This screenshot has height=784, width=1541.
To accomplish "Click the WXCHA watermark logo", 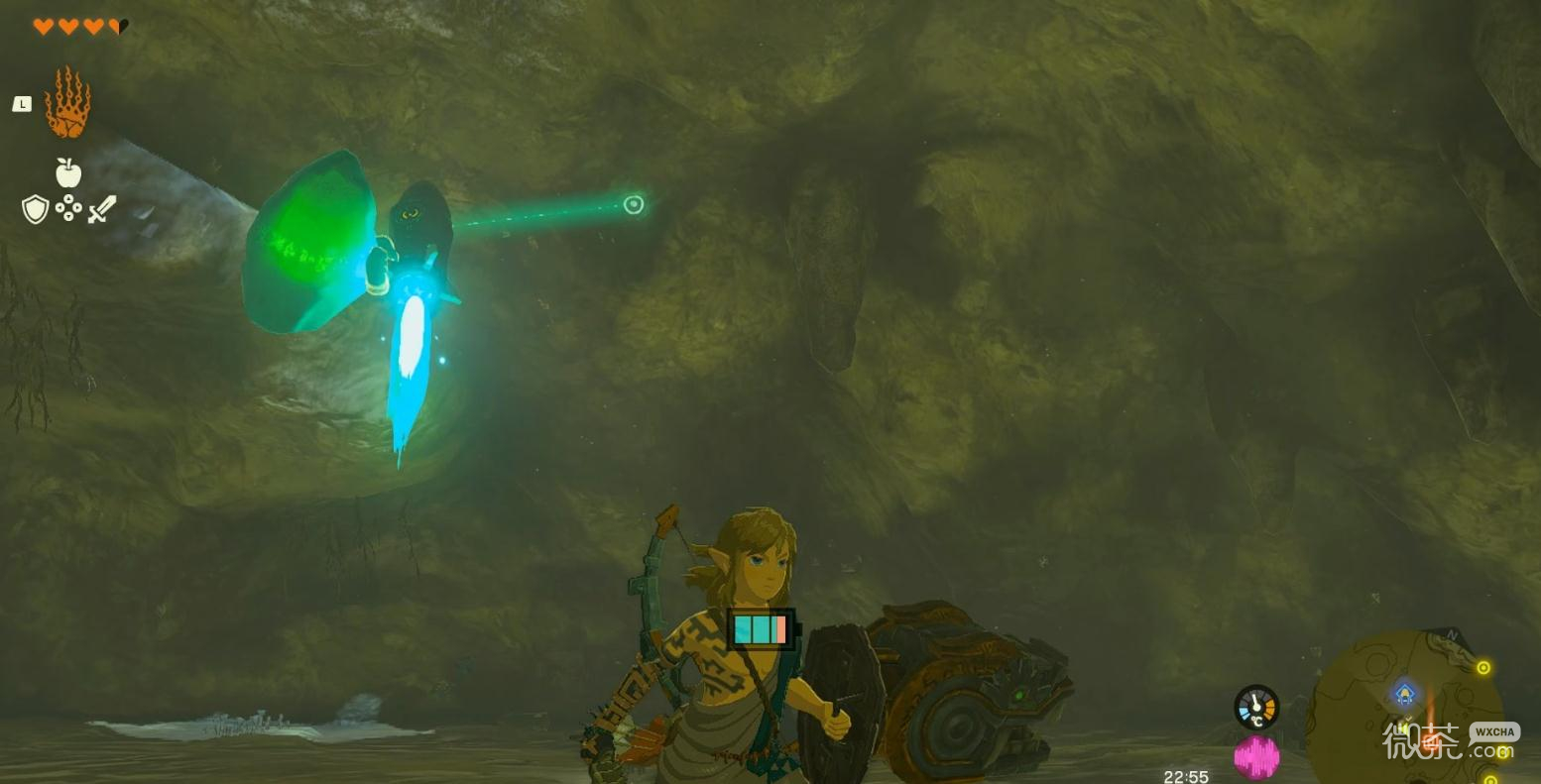I will click(x=1493, y=731).
